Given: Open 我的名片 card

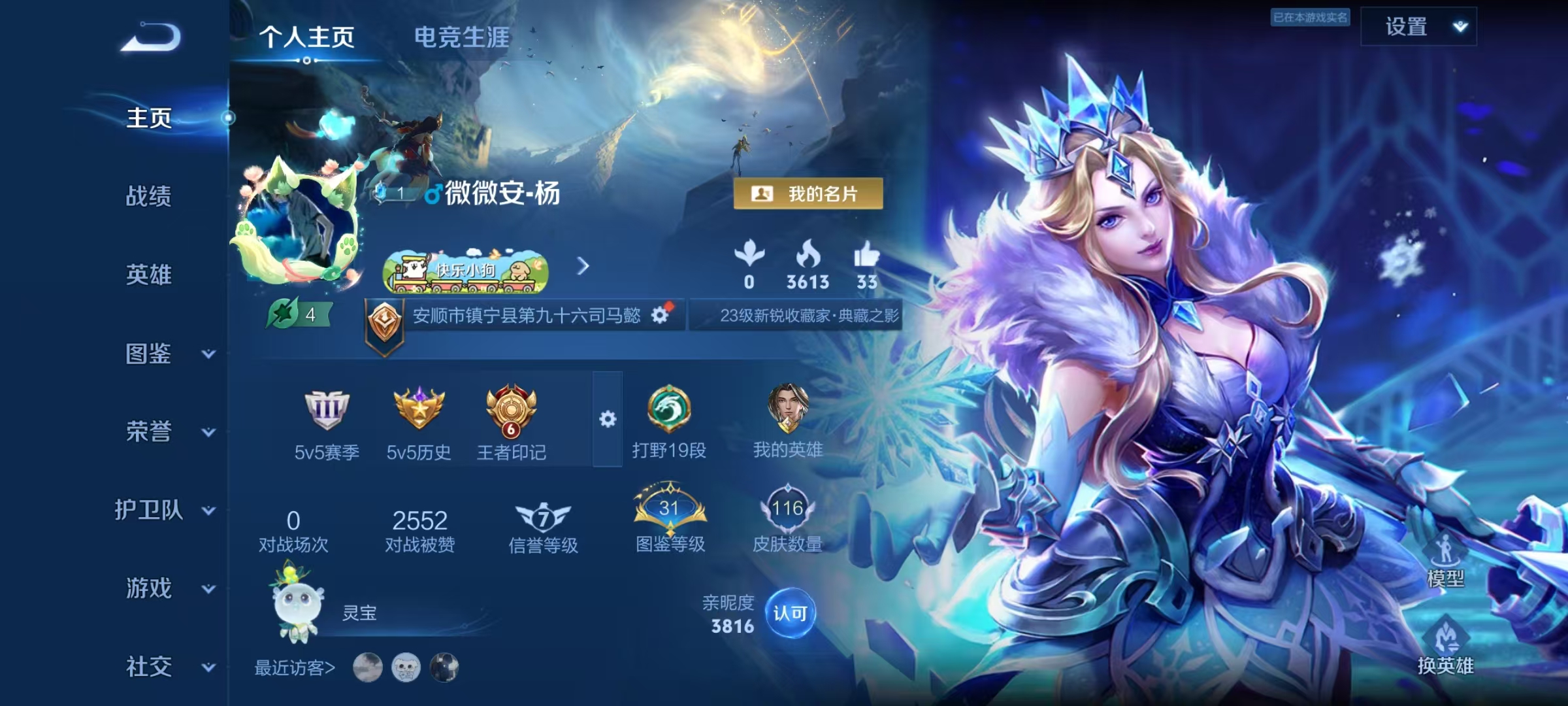Looking at the screenshot, I should 808,194.
